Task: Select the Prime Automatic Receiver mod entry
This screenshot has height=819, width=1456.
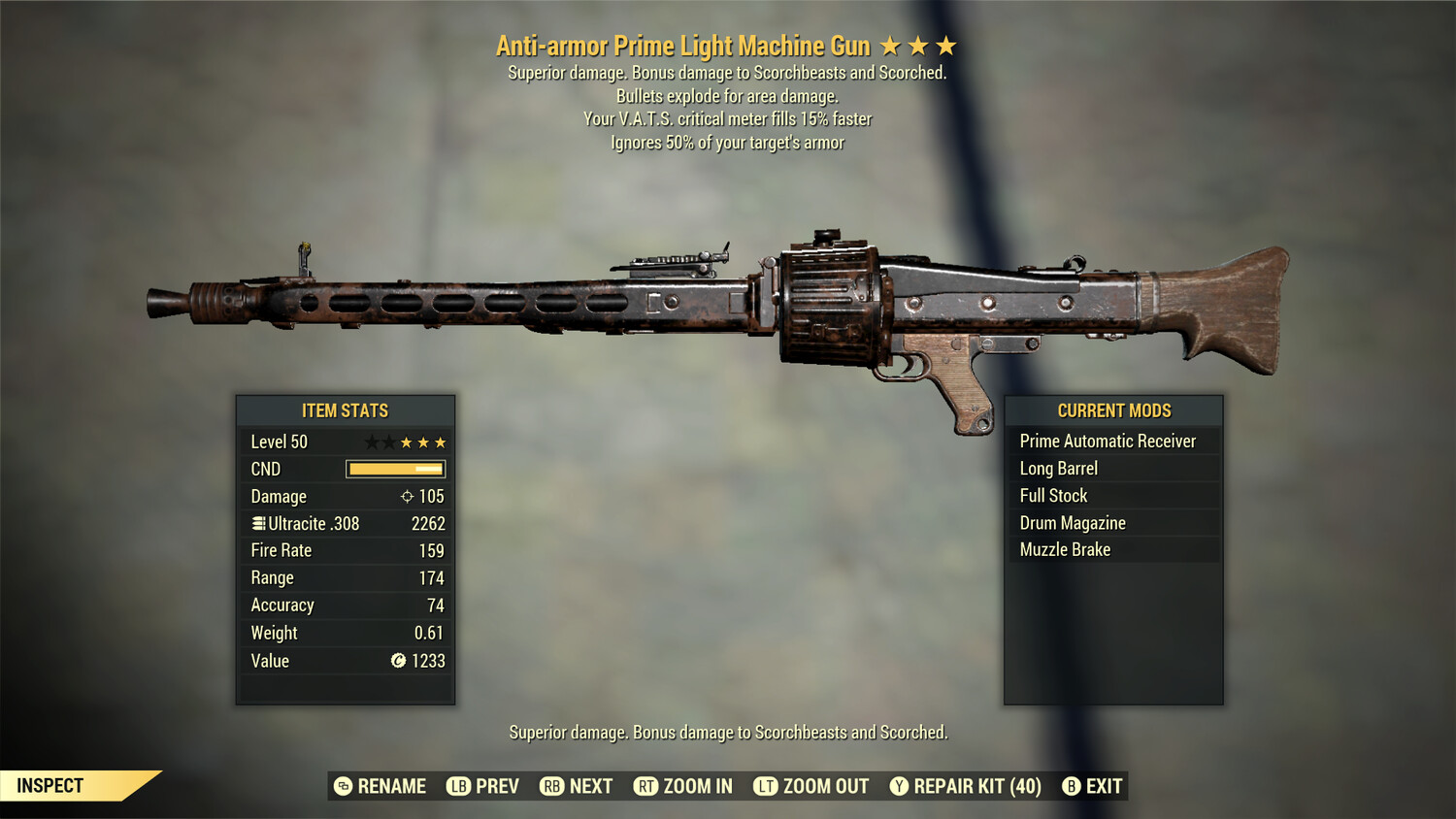Action: [1107, 441]
